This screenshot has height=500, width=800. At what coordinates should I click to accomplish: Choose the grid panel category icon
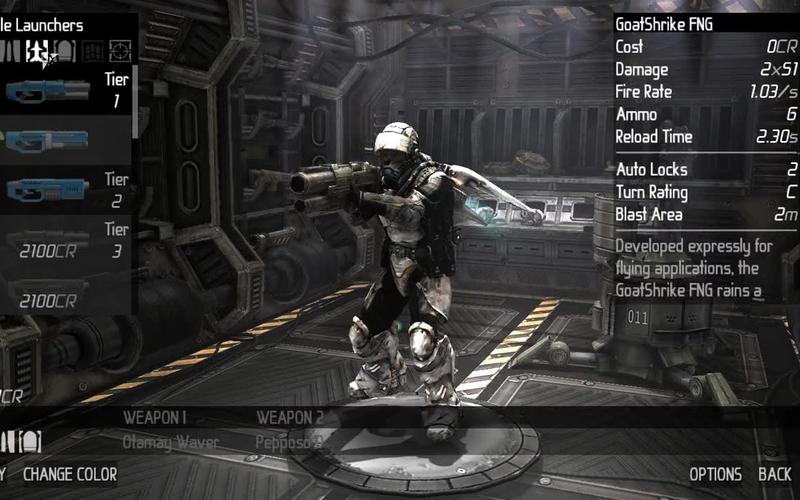coord(92,50)
